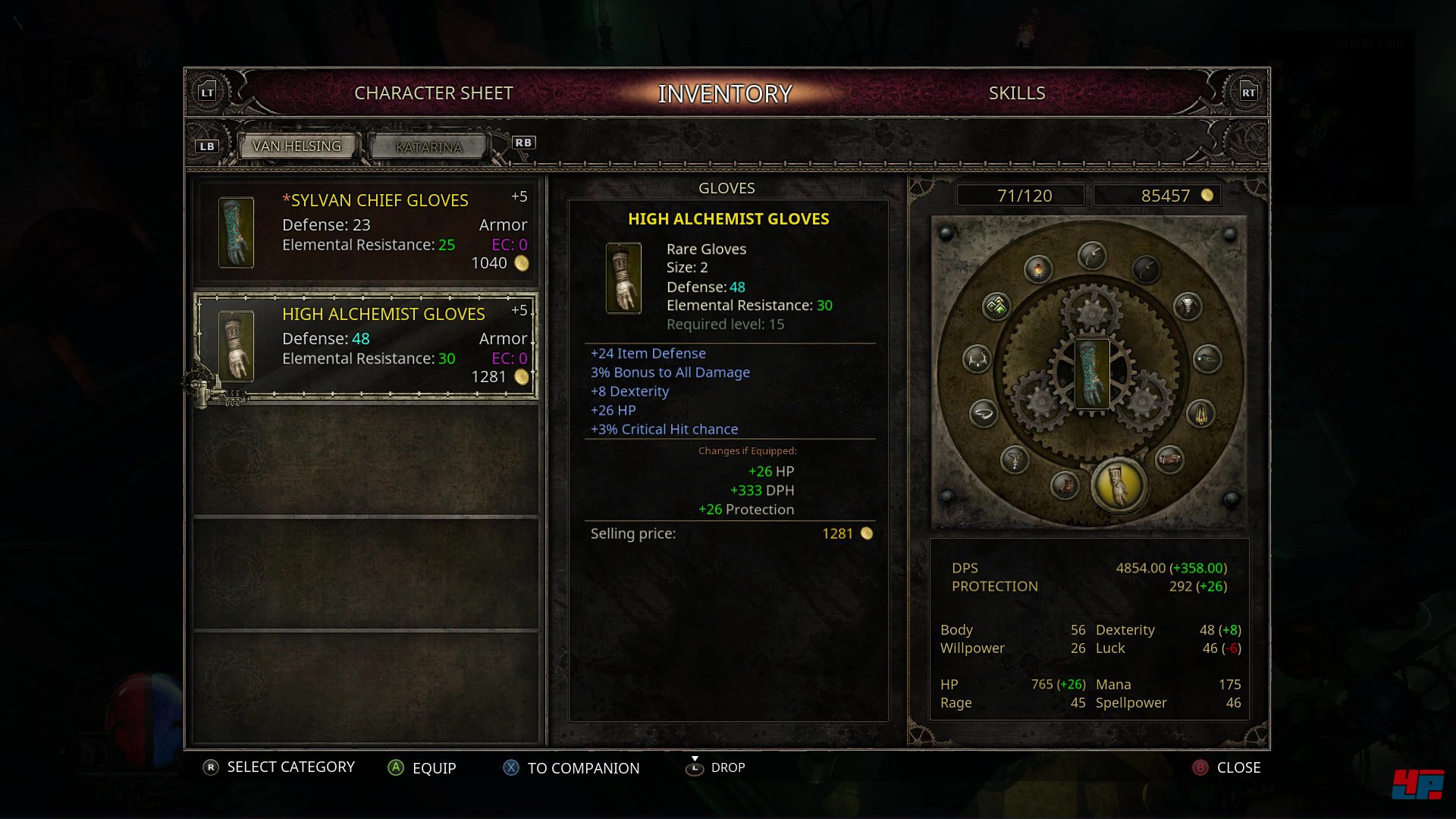Open the potion category icon
The height and width of the screenshot is (819, 1456).
tap(1037, 268)
